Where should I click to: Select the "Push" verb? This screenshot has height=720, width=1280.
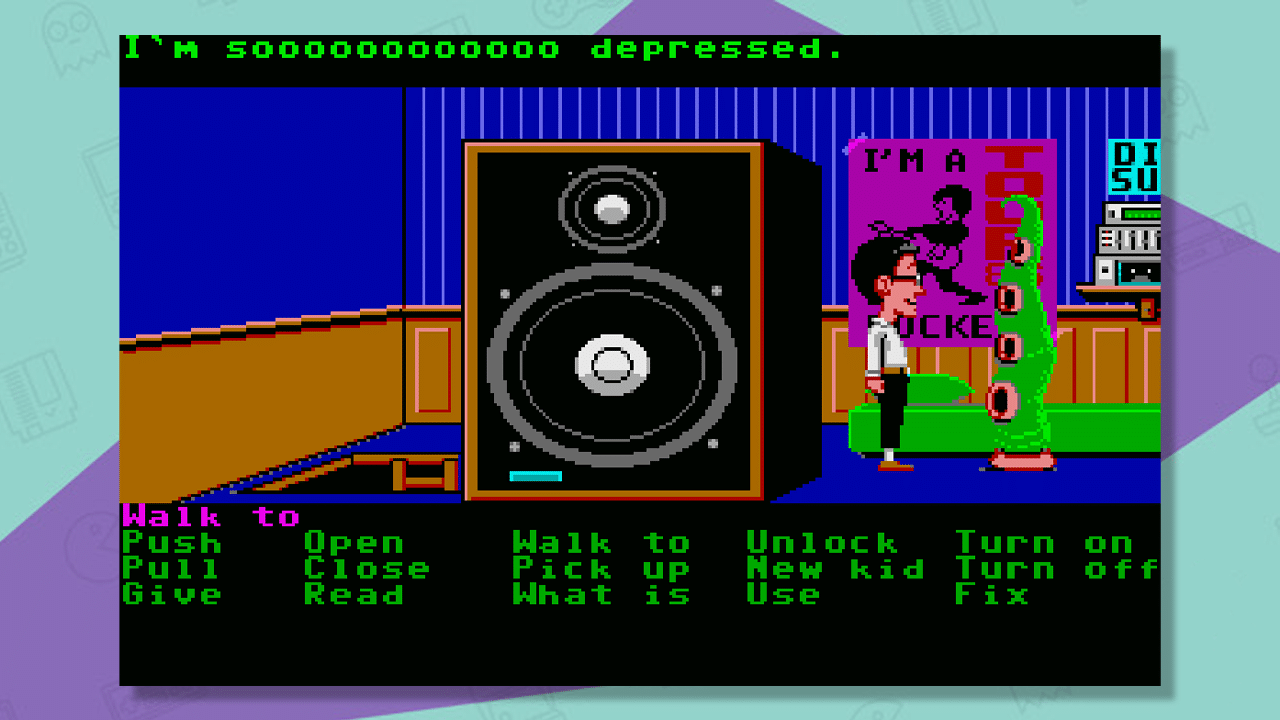[168, 545]
